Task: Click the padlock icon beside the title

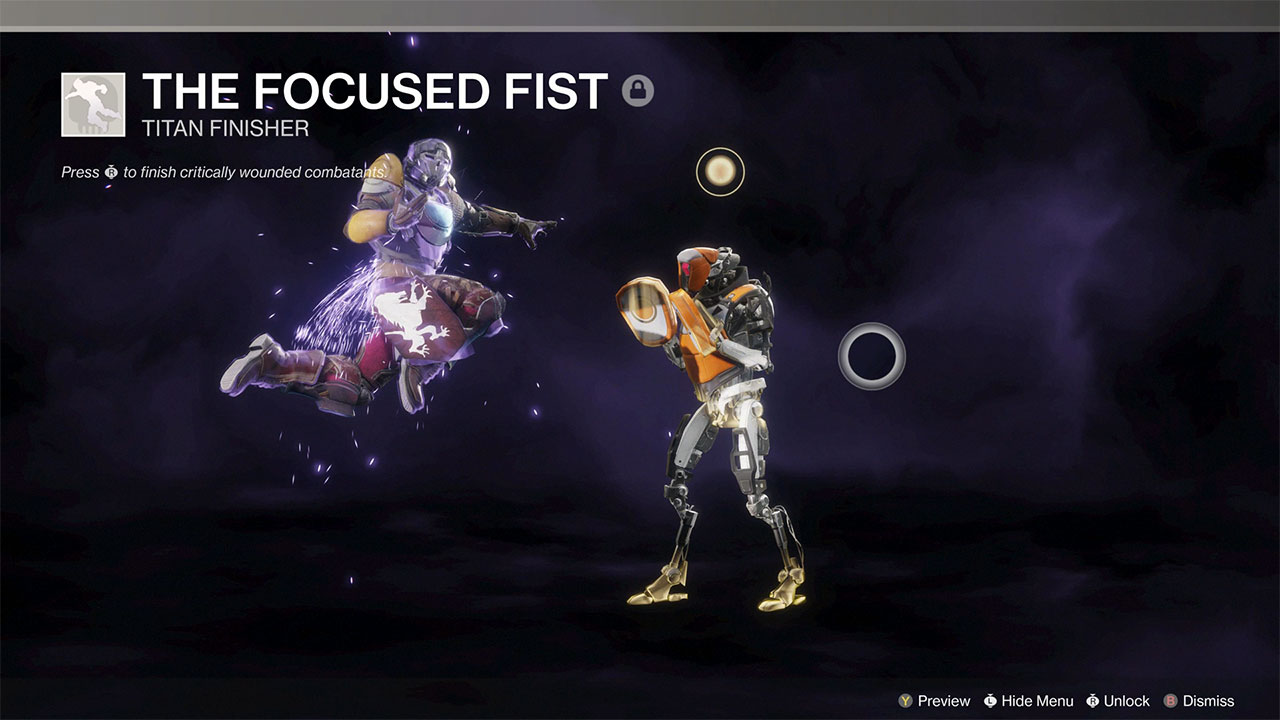Action: coord(639,91)
